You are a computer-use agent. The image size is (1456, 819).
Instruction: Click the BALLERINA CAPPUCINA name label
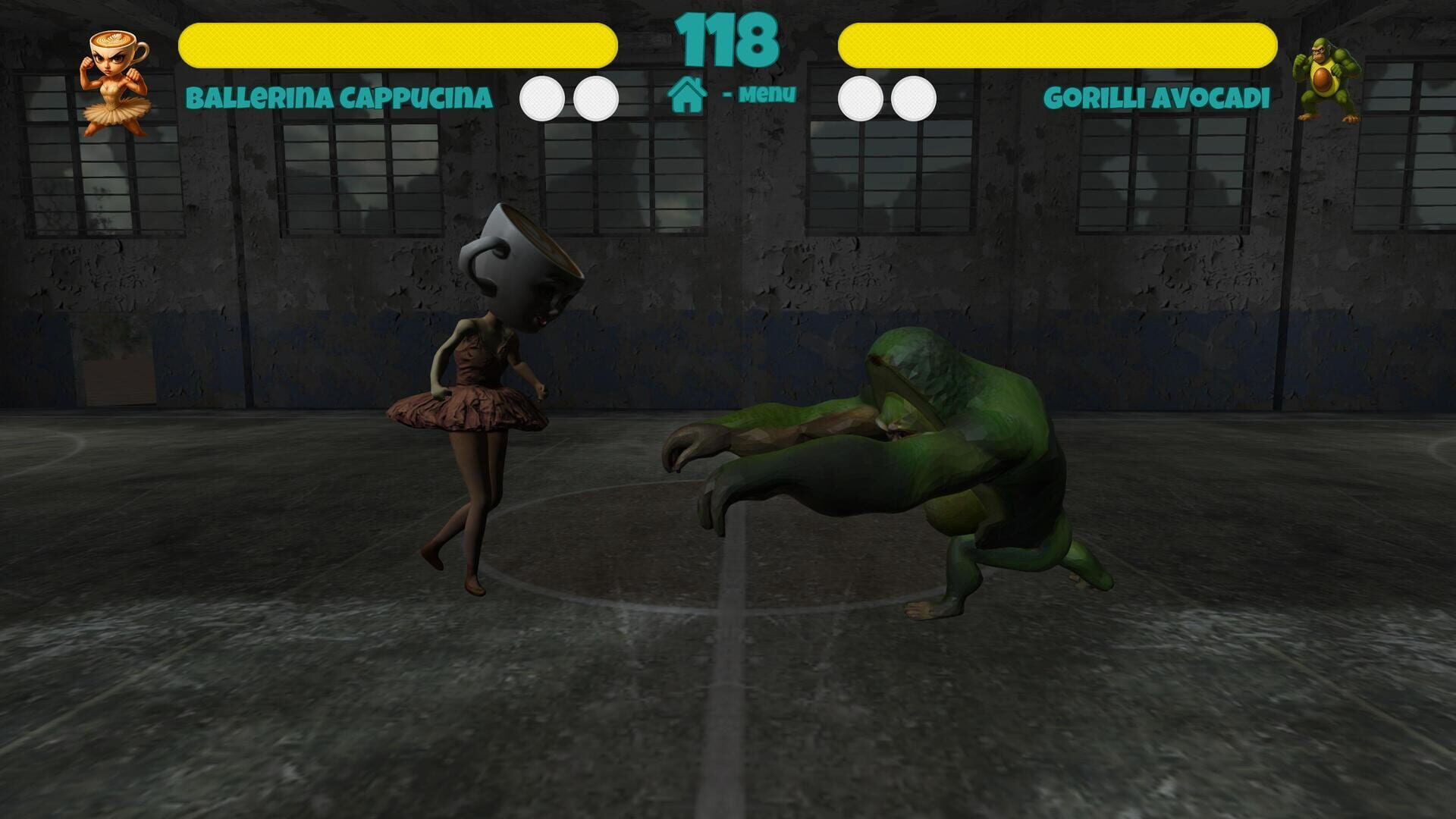pyautogui.click(x=339, y=97)
